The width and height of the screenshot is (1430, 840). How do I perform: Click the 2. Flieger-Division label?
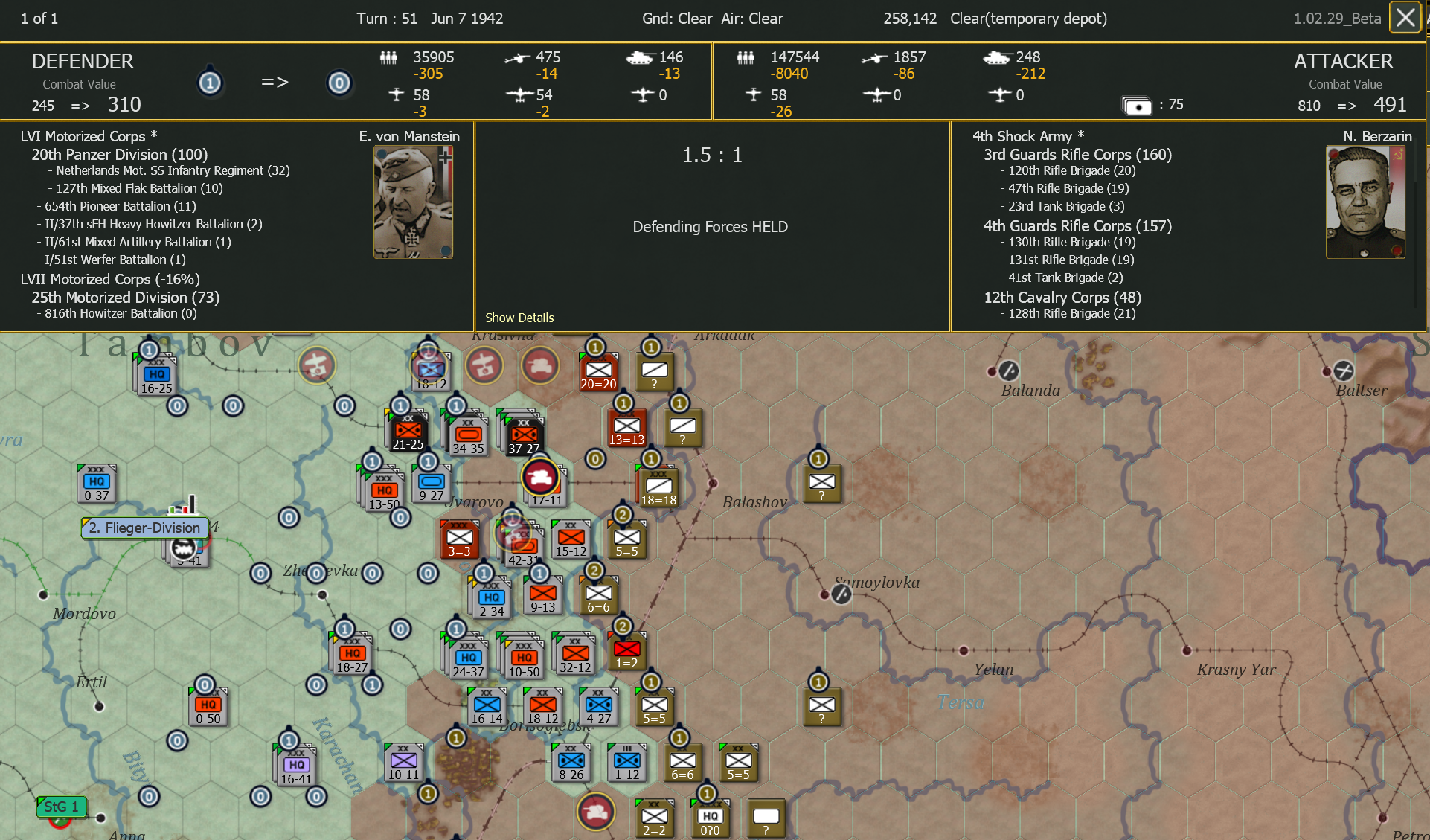point(144,528)
